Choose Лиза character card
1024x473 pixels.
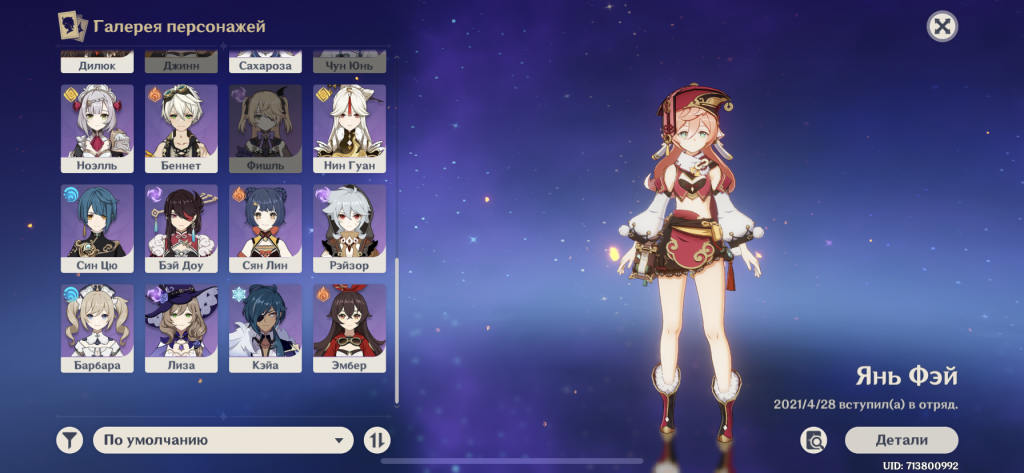[x=181, y=329]
